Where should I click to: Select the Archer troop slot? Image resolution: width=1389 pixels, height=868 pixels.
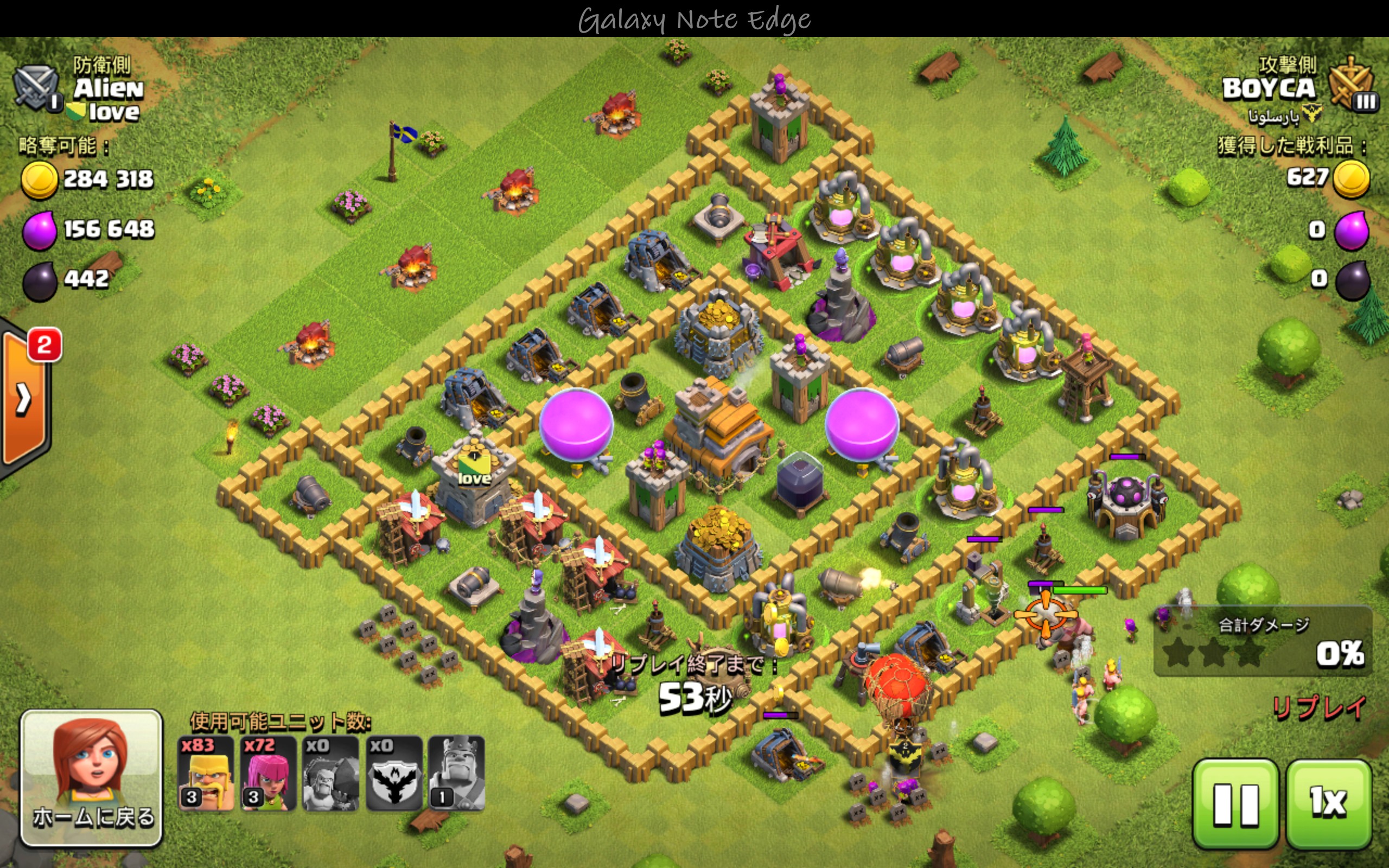click(x=268, y=773)
